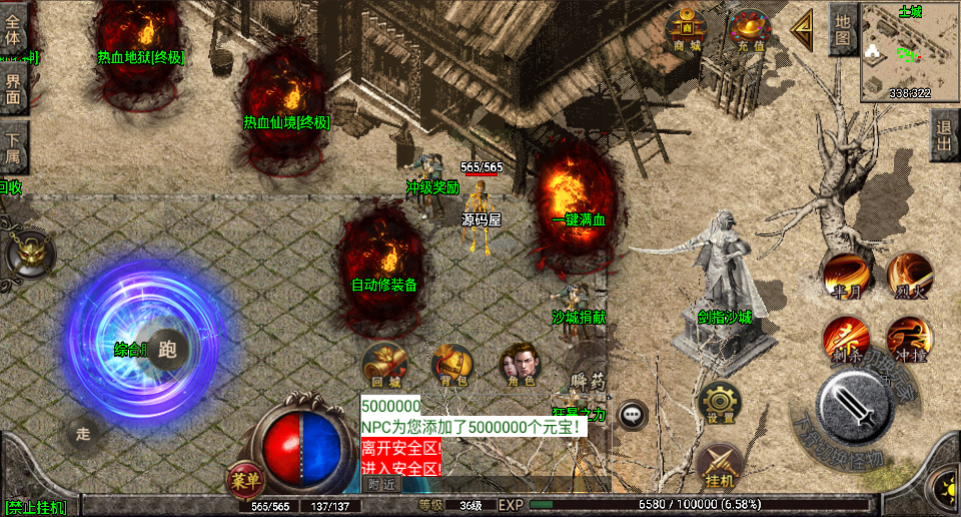Use the 回城 return-to-town scroll
This screenshot has width=961, height=517.
coord(385,365)
